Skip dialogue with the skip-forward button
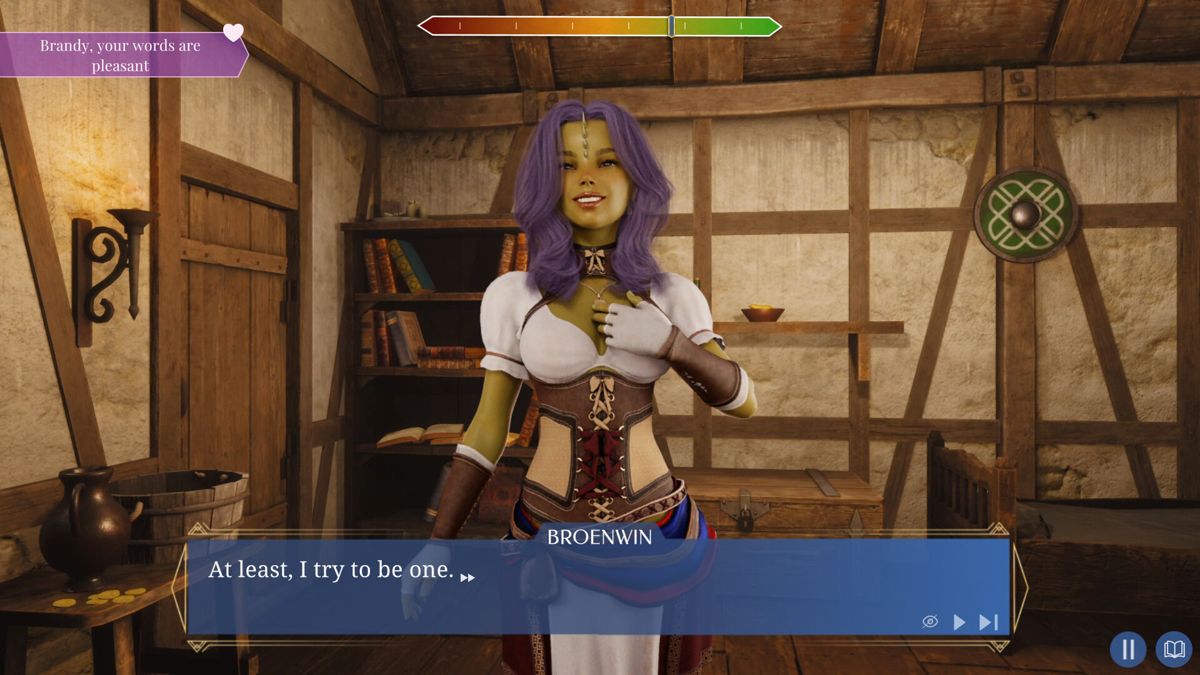Screen dimensions: 1200x675 coord(988,622)
